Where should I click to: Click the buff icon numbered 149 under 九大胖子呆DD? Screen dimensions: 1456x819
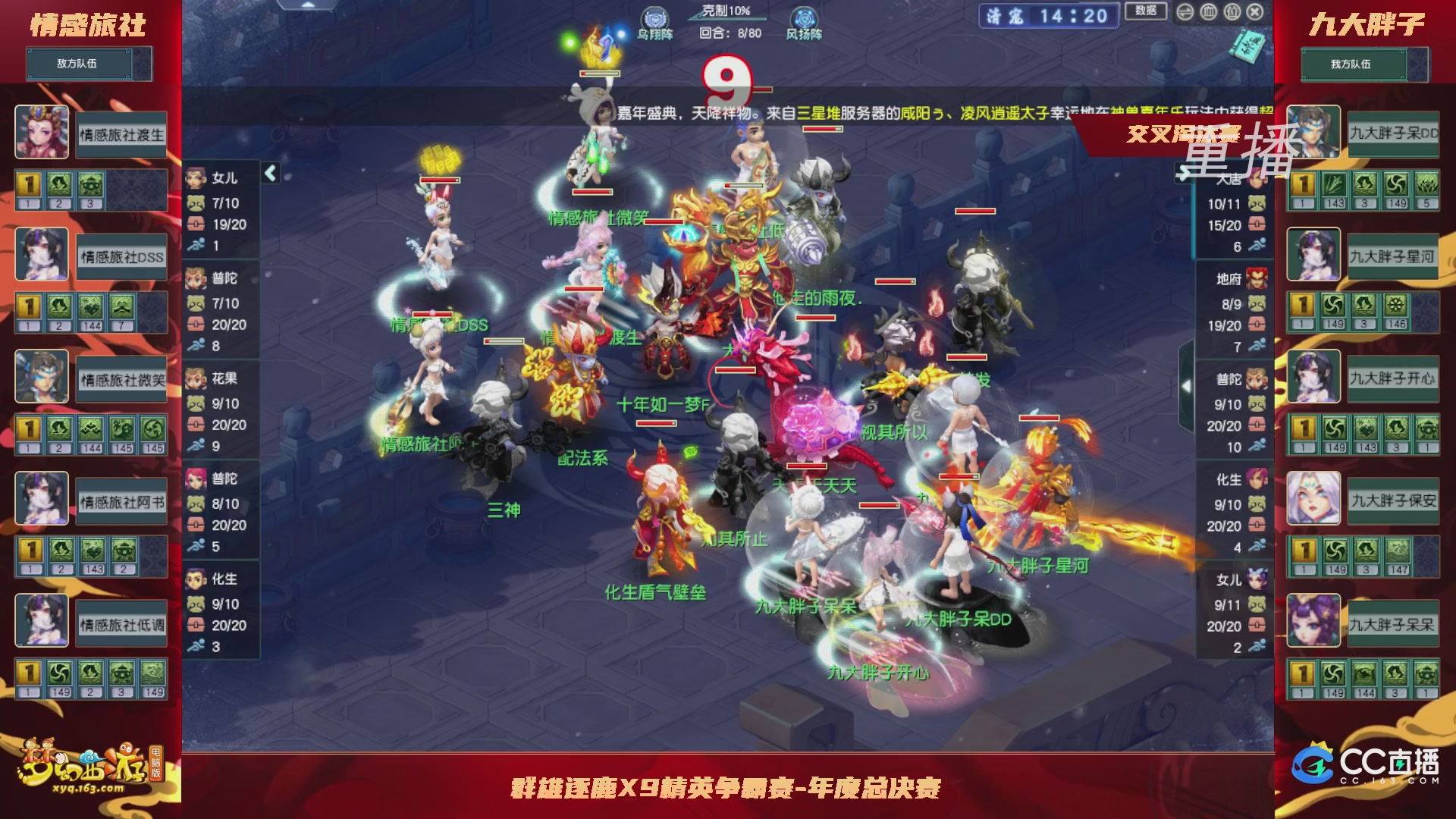tap(1397, 186)
